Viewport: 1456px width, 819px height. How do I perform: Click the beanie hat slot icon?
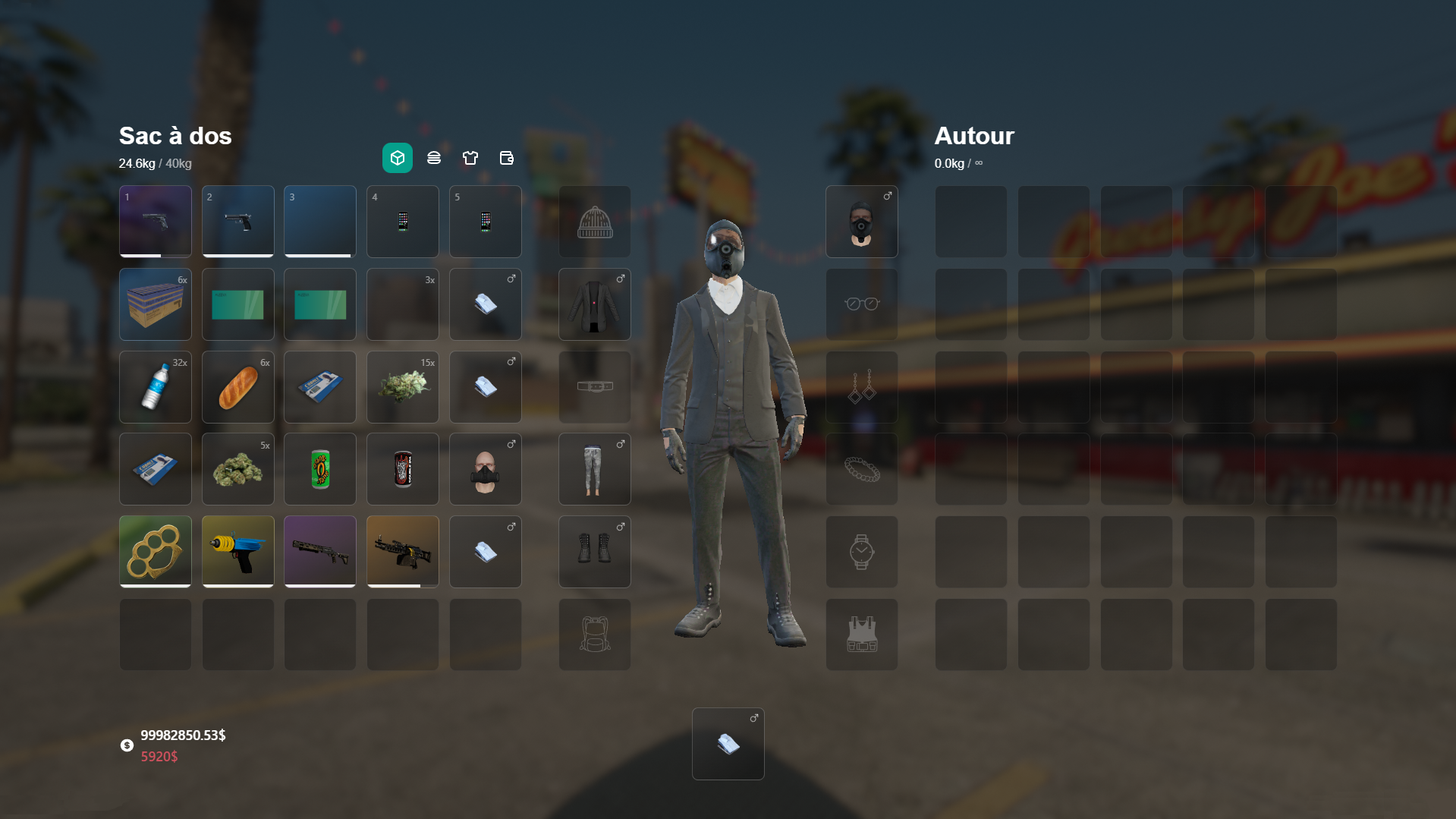[594, 221]
